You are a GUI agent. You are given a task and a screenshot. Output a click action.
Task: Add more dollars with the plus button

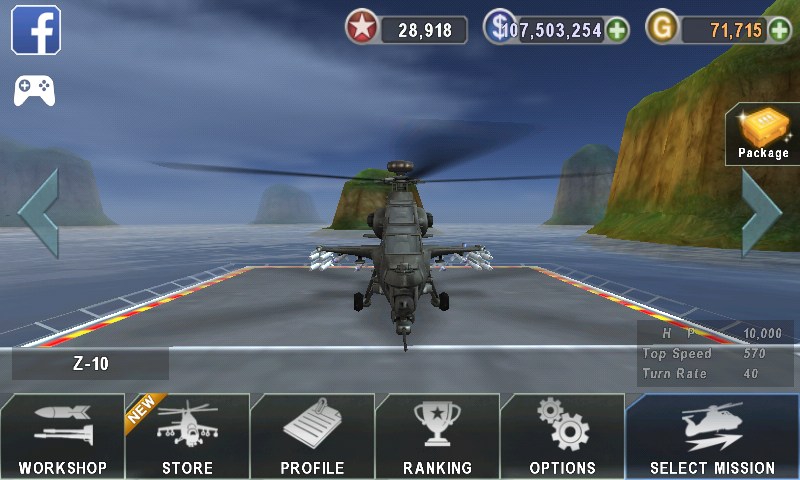coord(618,30)
